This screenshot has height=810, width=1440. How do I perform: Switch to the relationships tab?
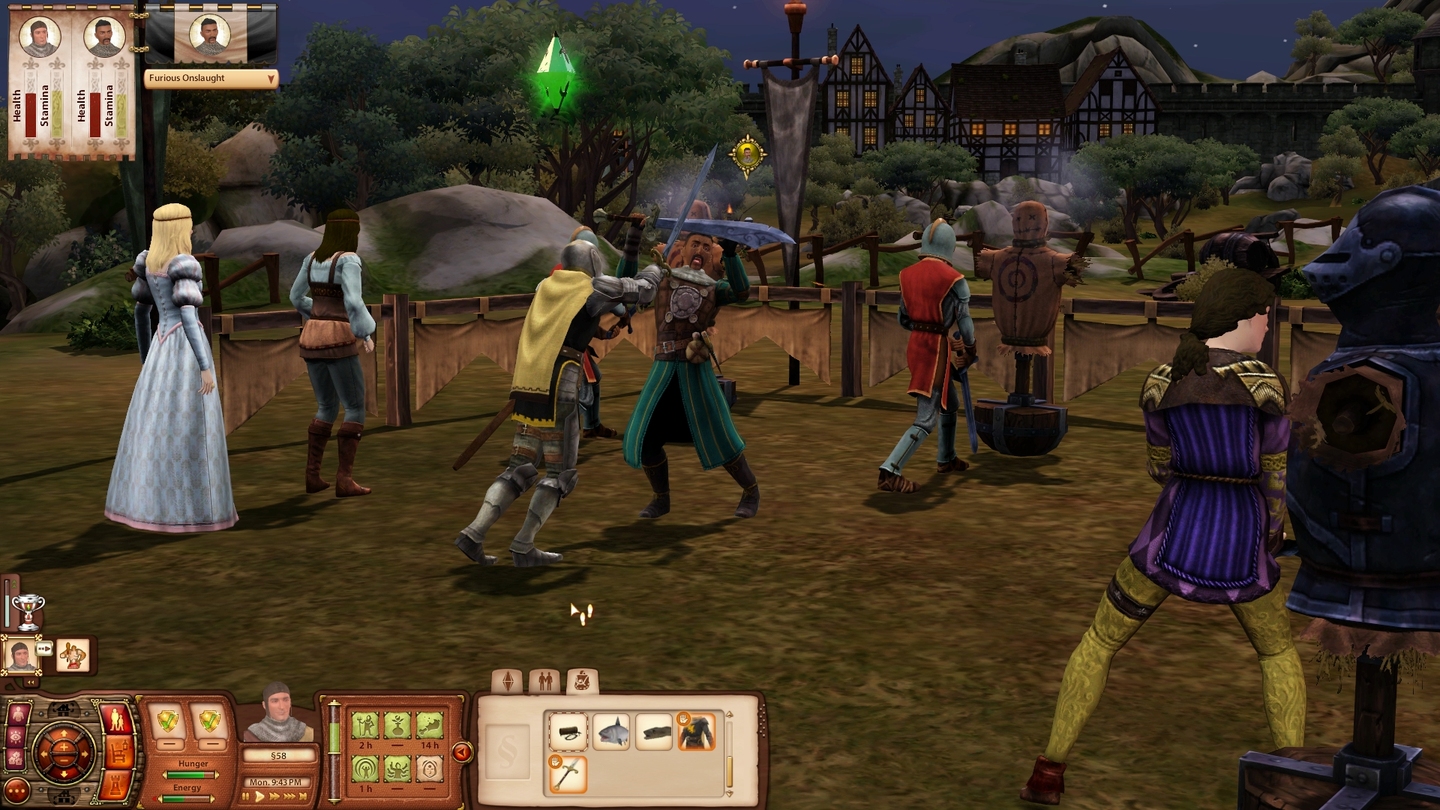click(545, 679)
